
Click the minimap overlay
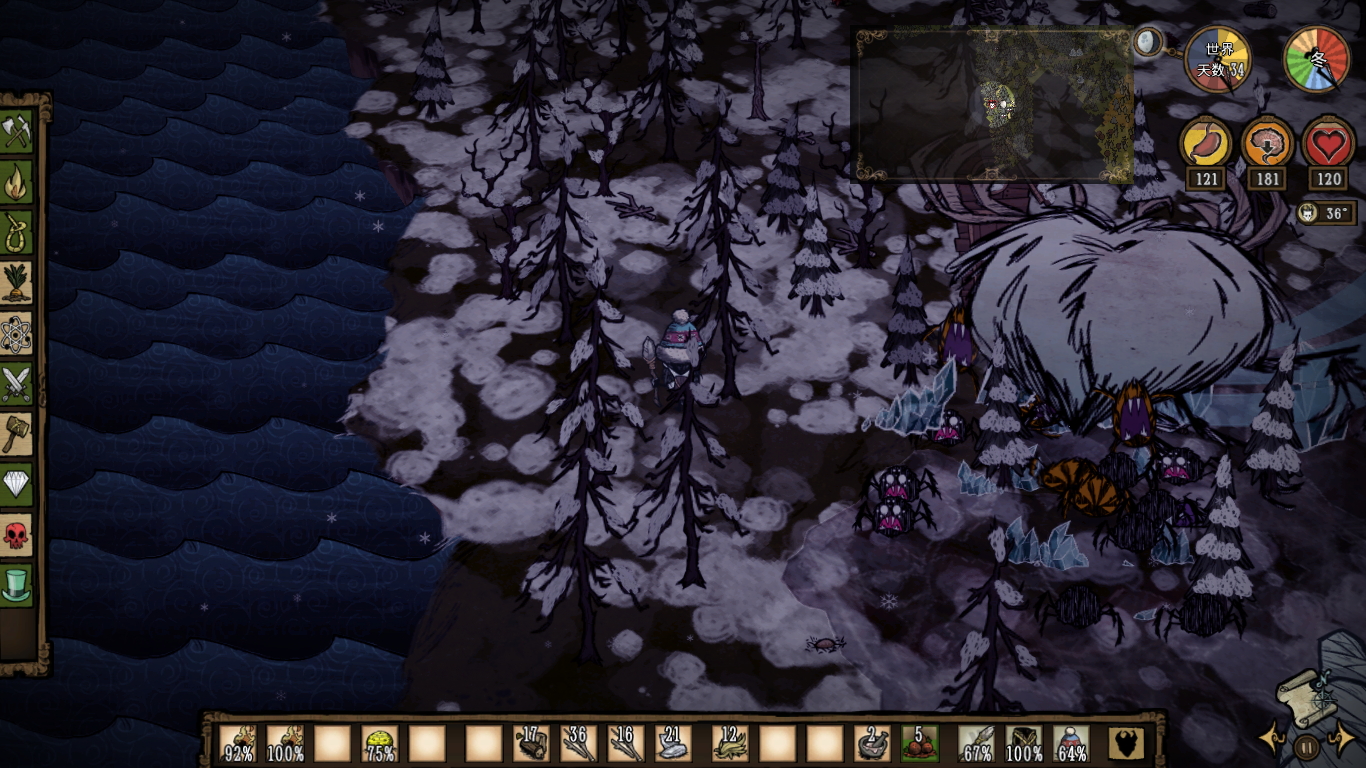(992, 104)
